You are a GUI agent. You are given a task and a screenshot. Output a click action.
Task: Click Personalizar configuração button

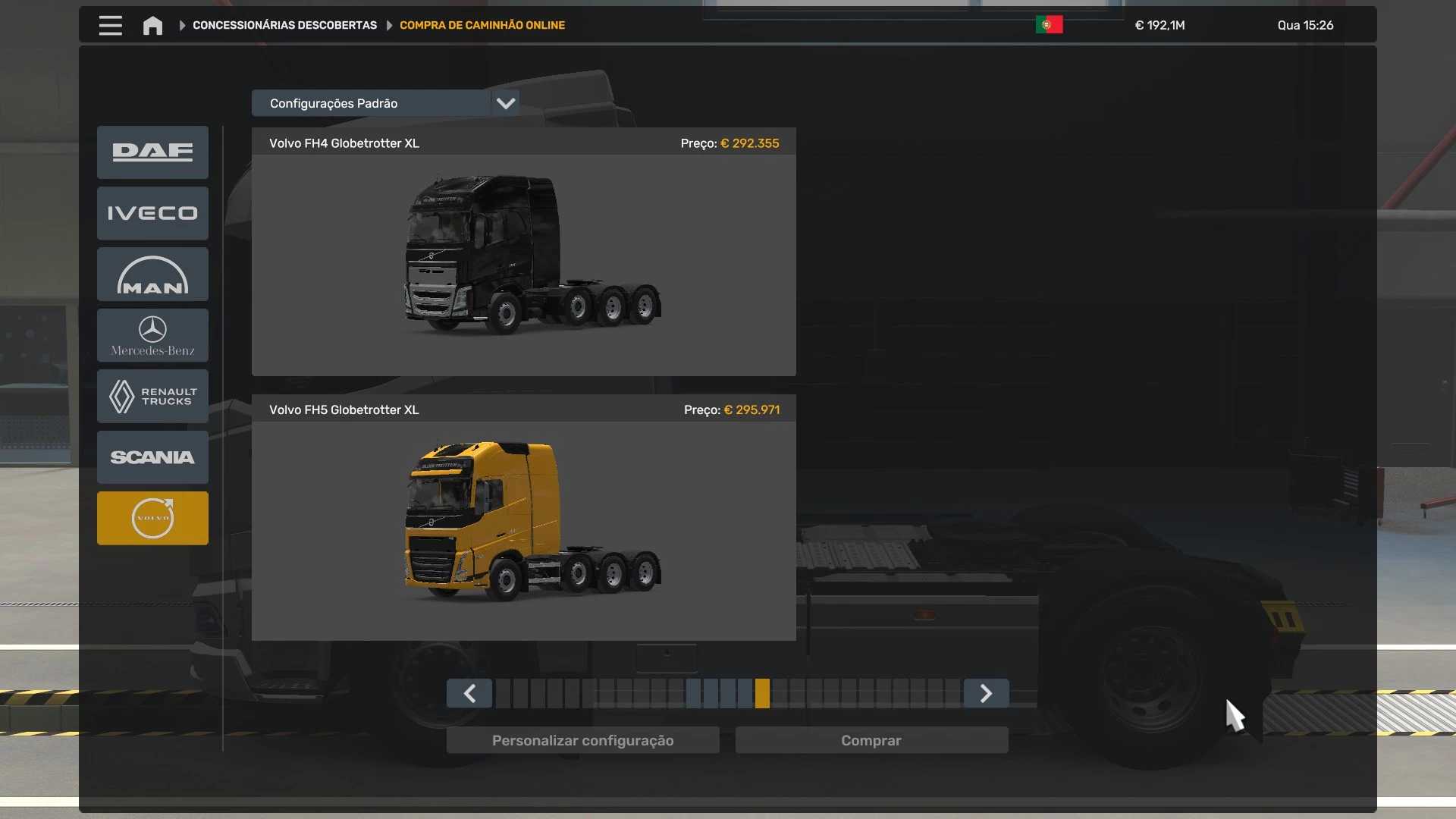coord(582,741)
